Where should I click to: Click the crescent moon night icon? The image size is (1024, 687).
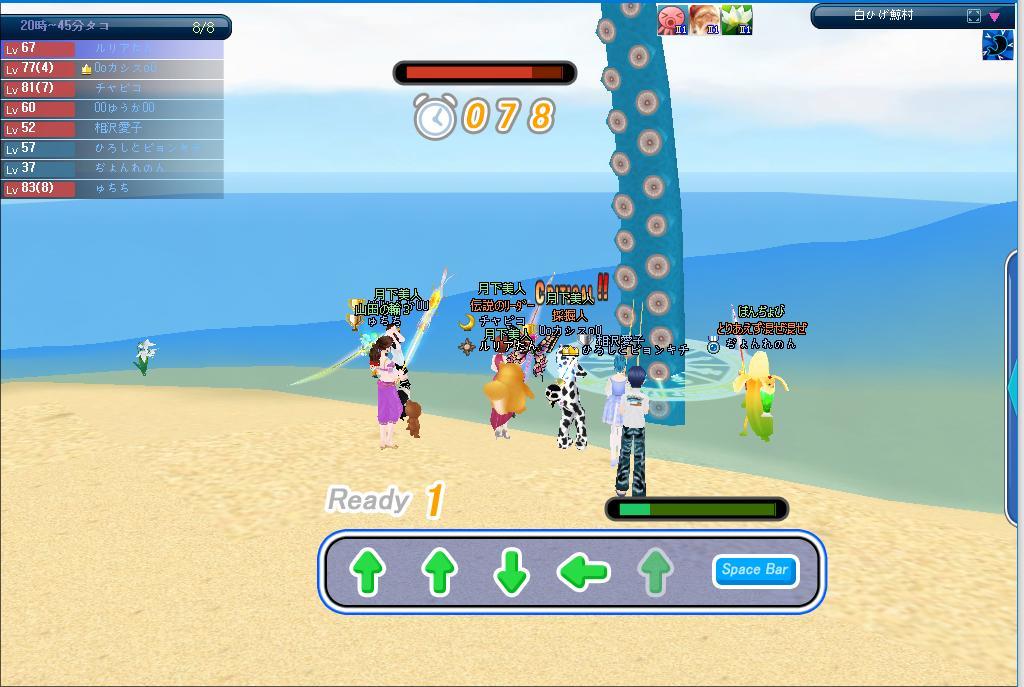(x=997, y=46)
